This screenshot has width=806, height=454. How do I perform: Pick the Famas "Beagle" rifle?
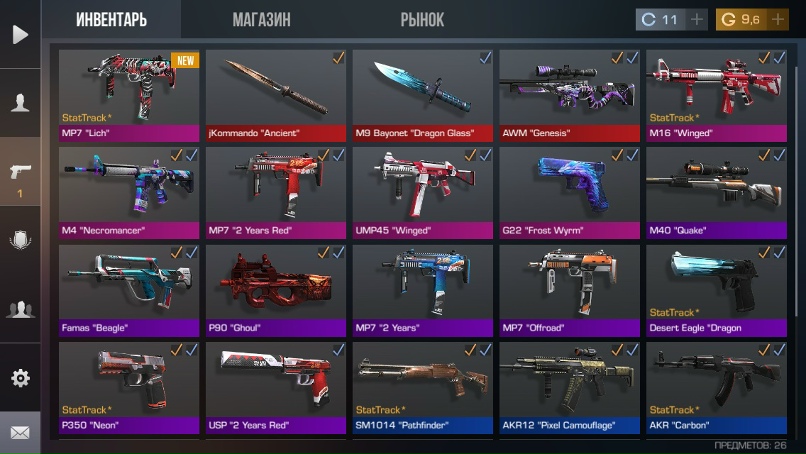(130, 289)
